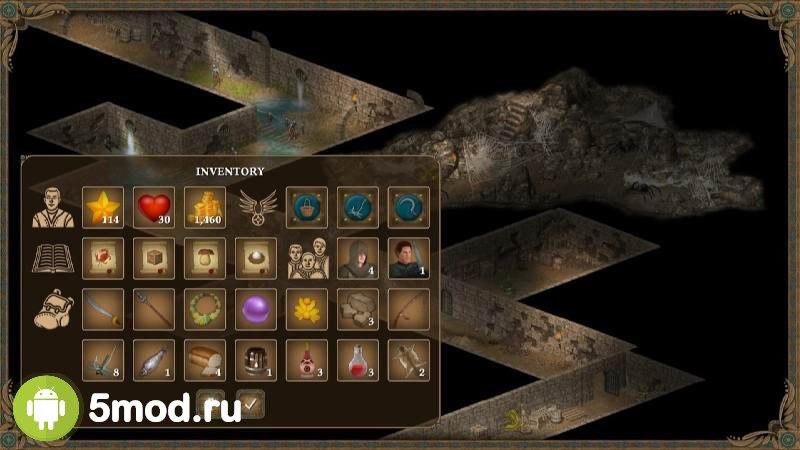The width and height of the screenshot is (800, 450).
Task: Select the egg nest recipe scroll
Action: coord(256,258)
